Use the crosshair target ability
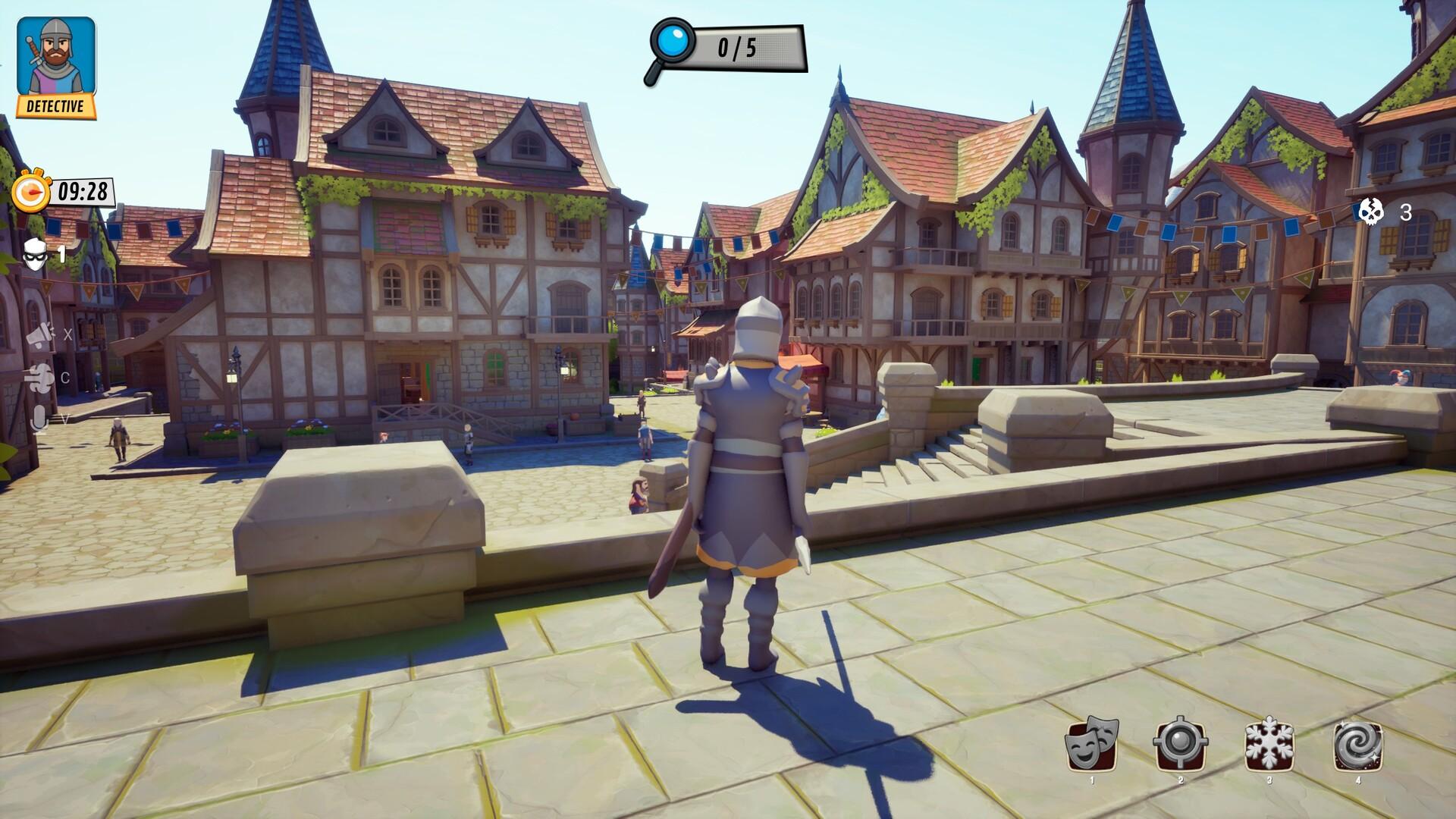The image size is (1456, 819). pos(1180,745)
